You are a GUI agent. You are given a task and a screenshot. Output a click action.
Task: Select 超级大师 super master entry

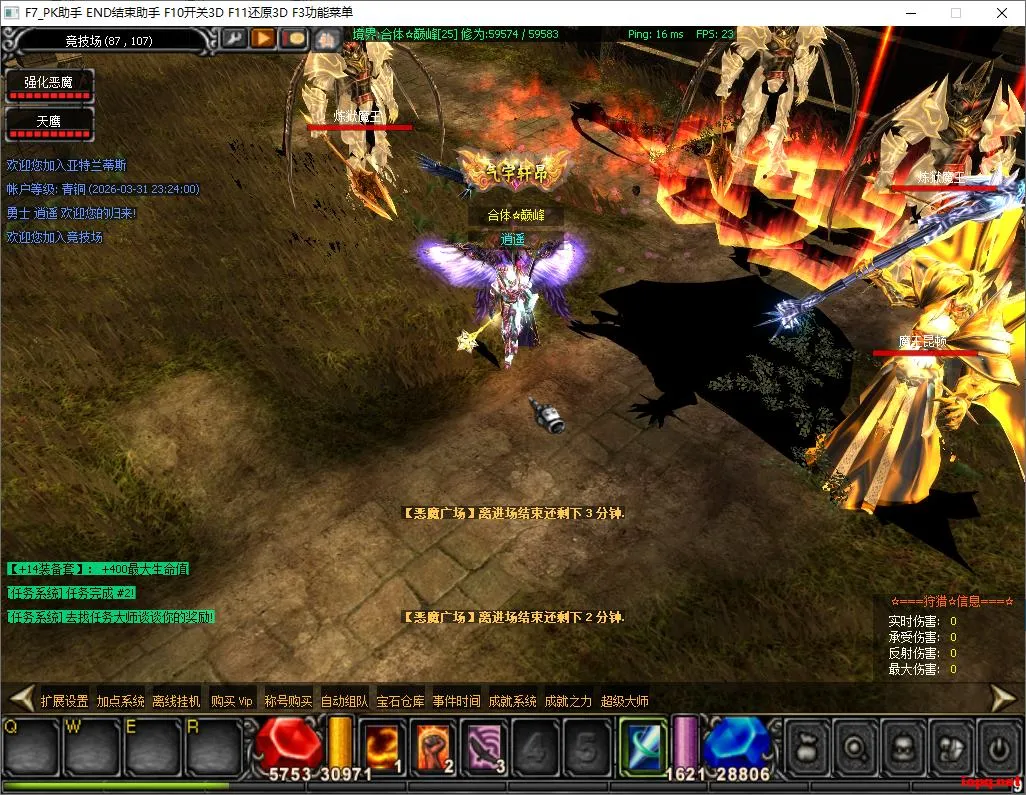tap(625, 701)
